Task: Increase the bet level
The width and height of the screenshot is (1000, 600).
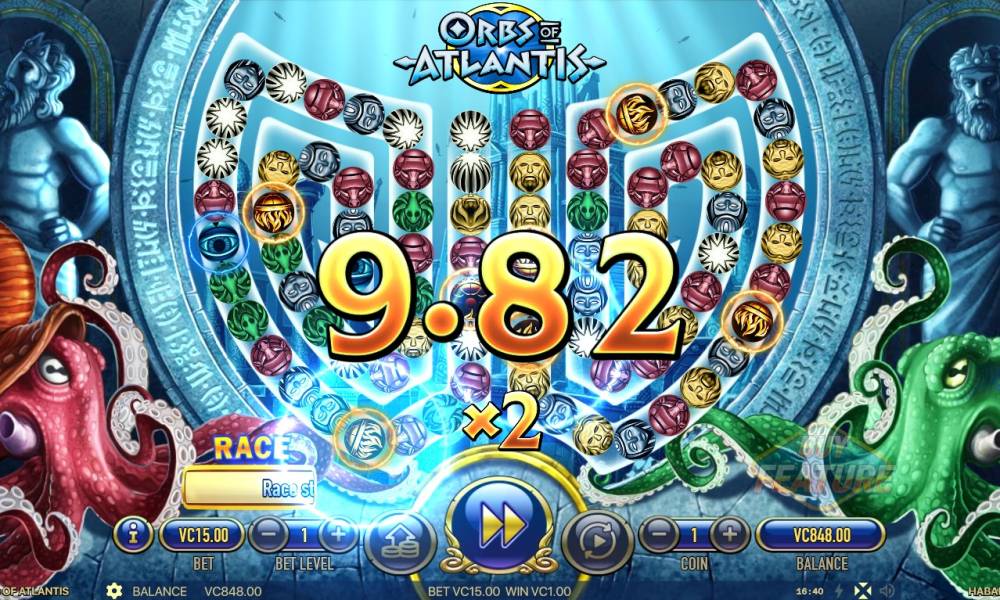Action: tap(338, 535)
